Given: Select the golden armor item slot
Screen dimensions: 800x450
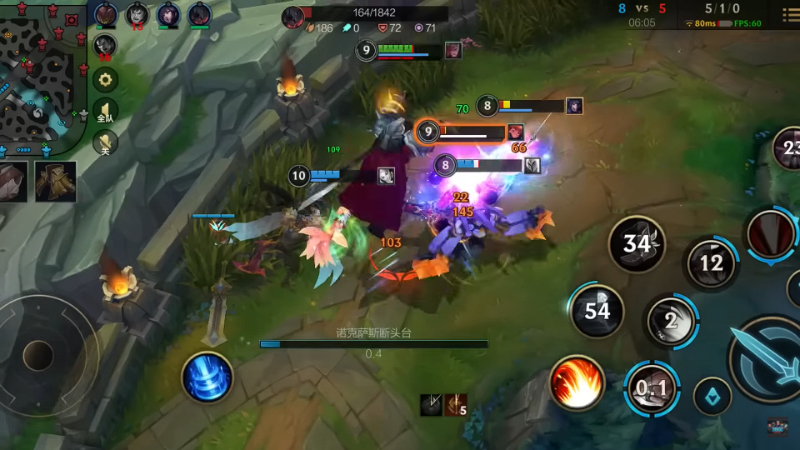Looking at the screenshot, I should pos(55,181).
